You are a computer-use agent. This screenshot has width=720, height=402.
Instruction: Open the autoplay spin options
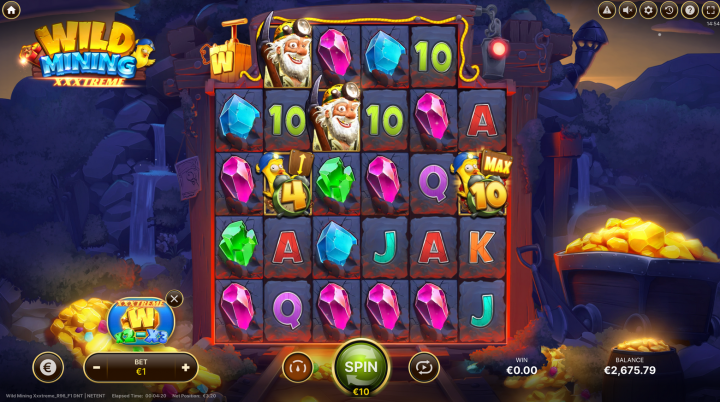point(424,367)
